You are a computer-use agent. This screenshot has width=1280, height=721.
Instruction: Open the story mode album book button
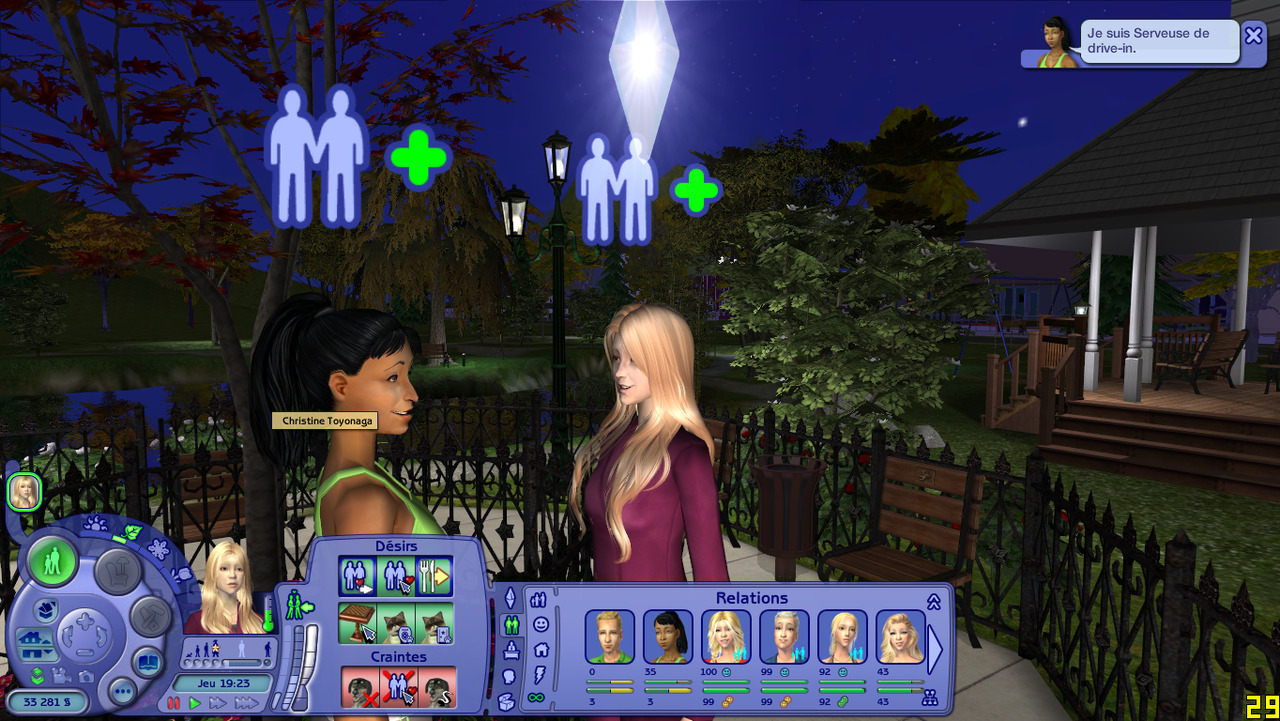click(147, 663)
